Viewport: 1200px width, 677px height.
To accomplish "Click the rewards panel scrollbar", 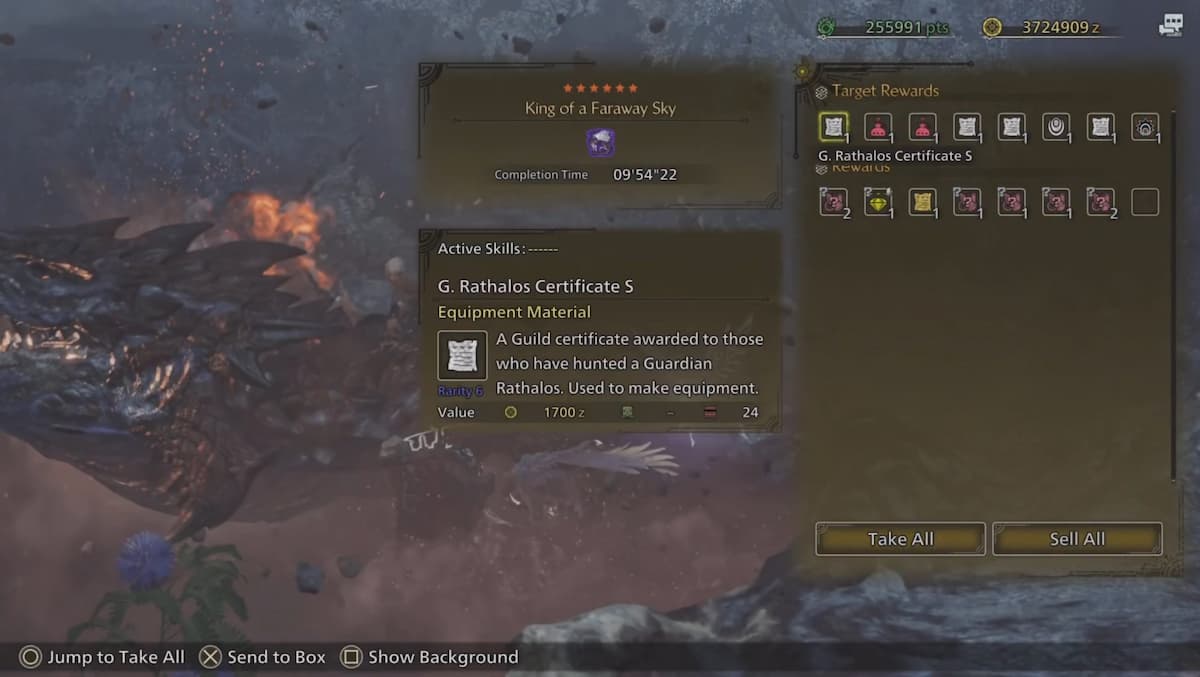I will 1175,300.
